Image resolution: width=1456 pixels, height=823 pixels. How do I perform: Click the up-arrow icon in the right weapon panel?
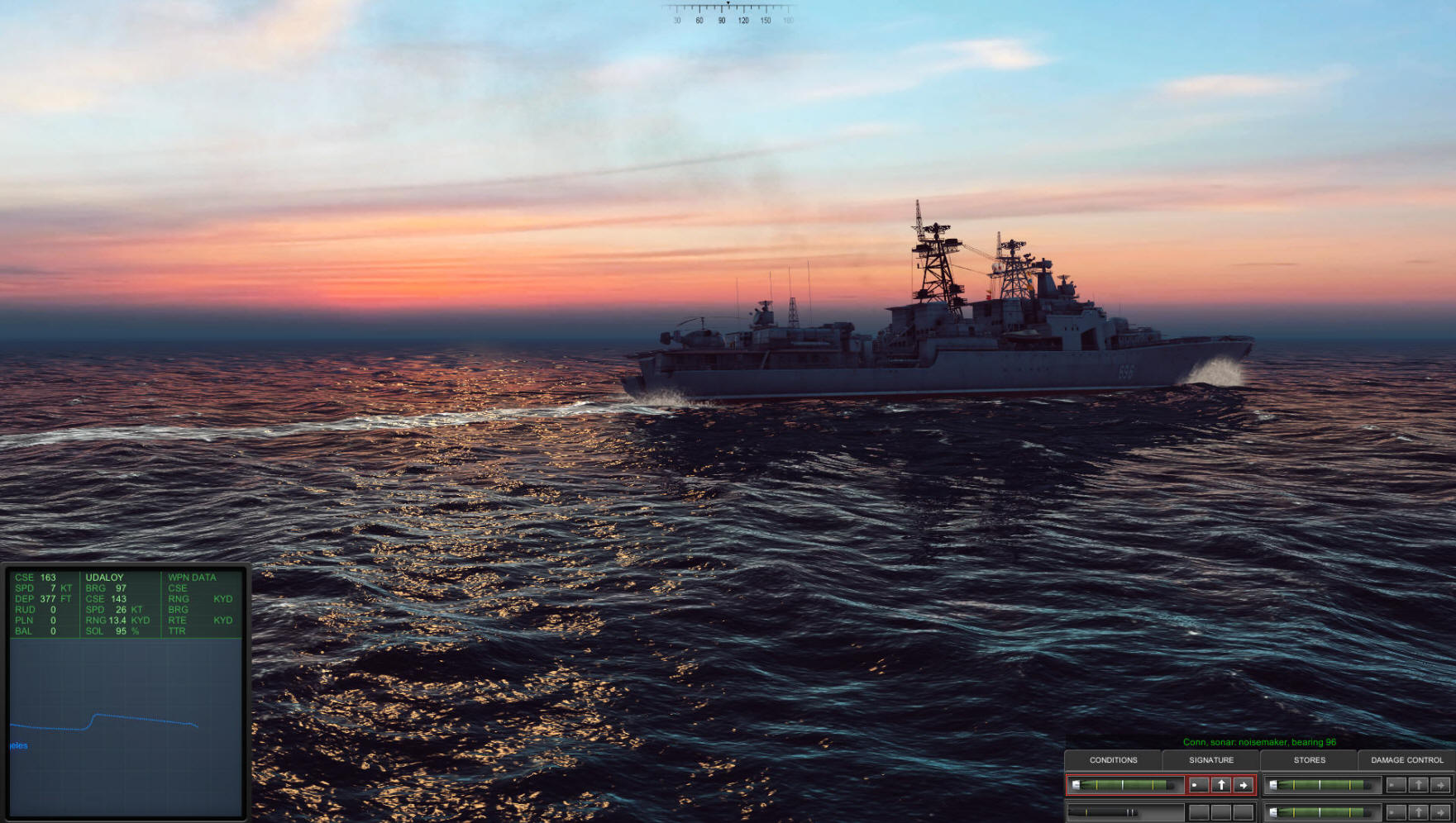click(1418, 785)
